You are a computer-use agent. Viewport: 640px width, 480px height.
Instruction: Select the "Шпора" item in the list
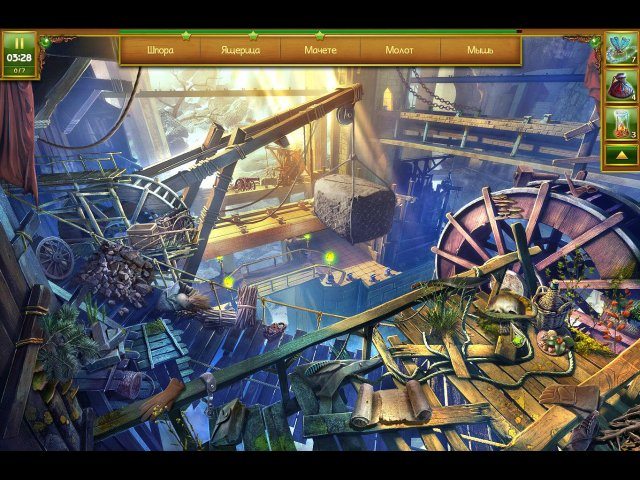[x=160, y=50]
